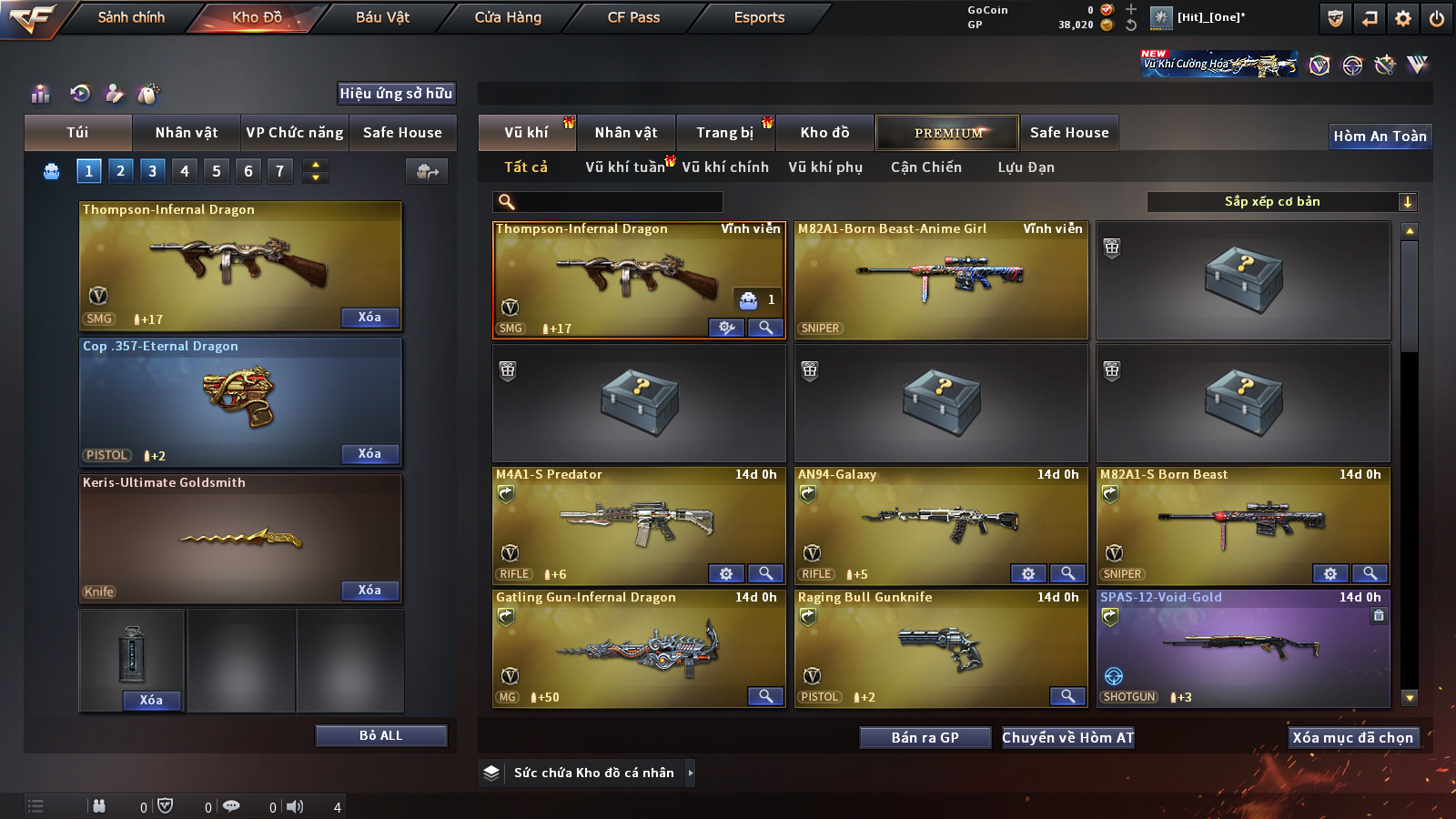
Task: Choose the AN94-Galaxy rifle
Action: pyautogui.click(x=941, y=526)
